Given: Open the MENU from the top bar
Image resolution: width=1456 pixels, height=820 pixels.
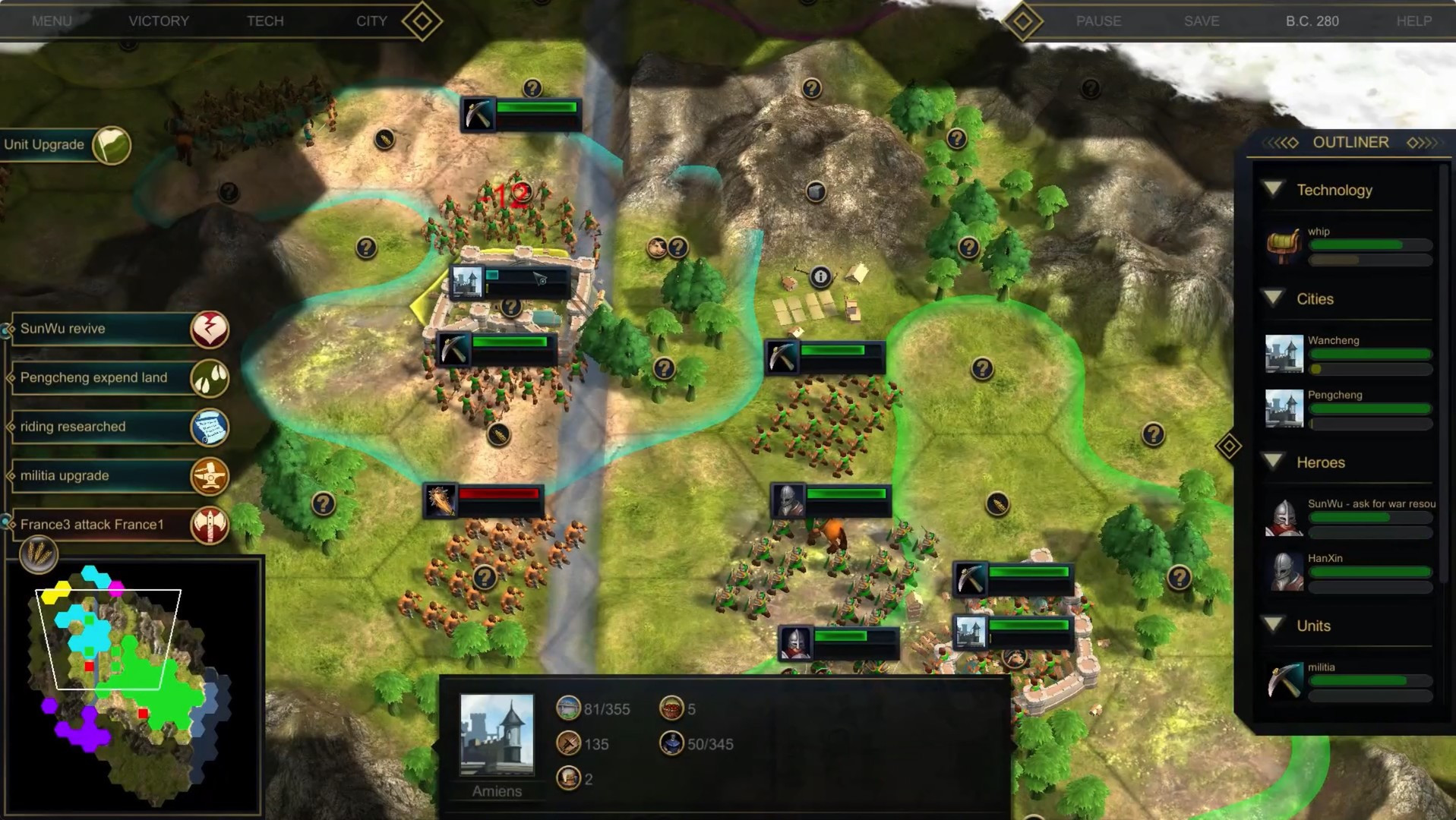Looking at the screenshot, I should click(x=52, y=21).
